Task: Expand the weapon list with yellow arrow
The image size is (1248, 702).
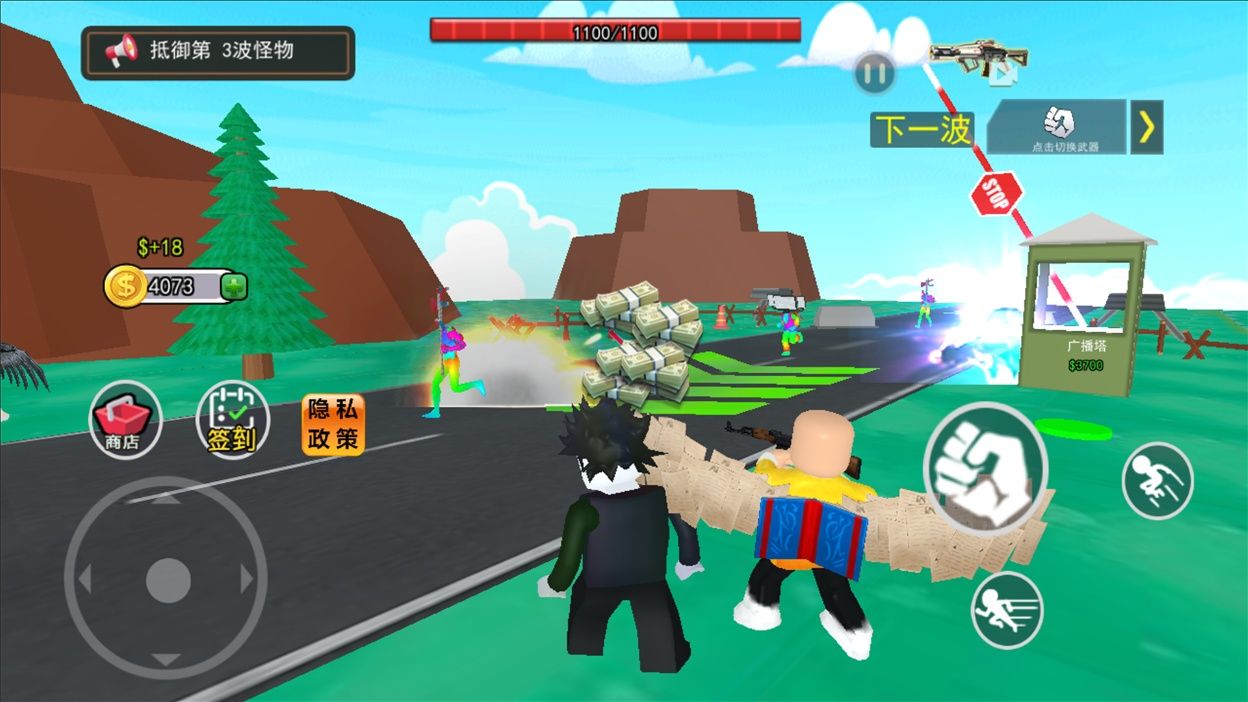Action: click(x=1147, y=127)
